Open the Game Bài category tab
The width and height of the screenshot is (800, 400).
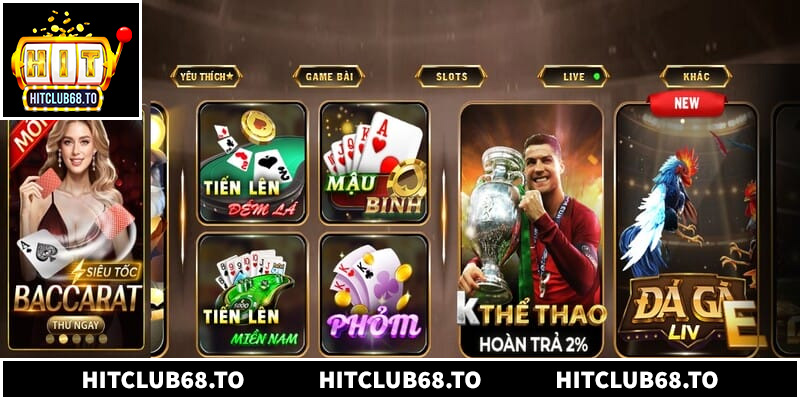click(x=328, y=76)
